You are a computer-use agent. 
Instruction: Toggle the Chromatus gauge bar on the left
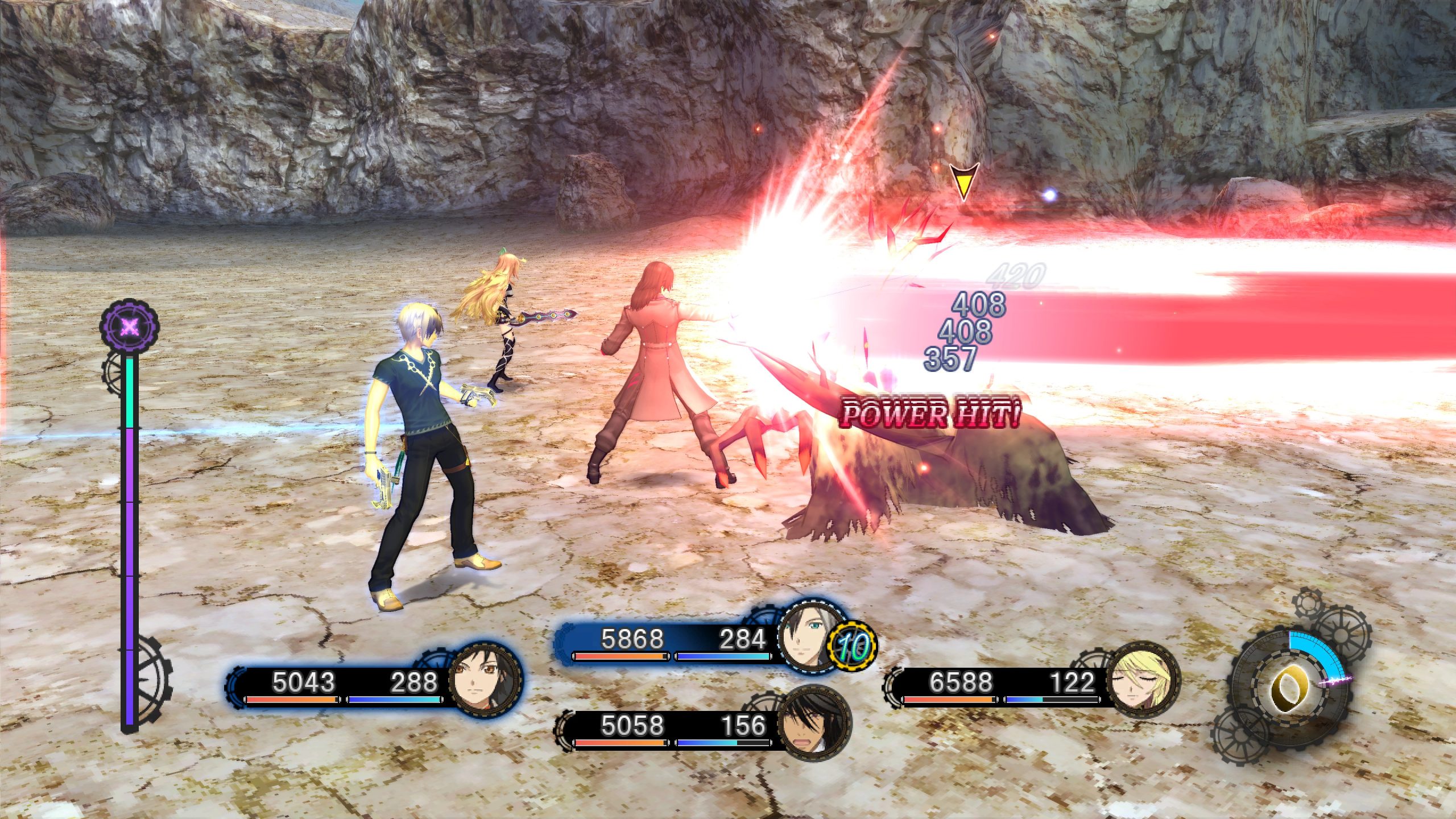pos(130,512)
